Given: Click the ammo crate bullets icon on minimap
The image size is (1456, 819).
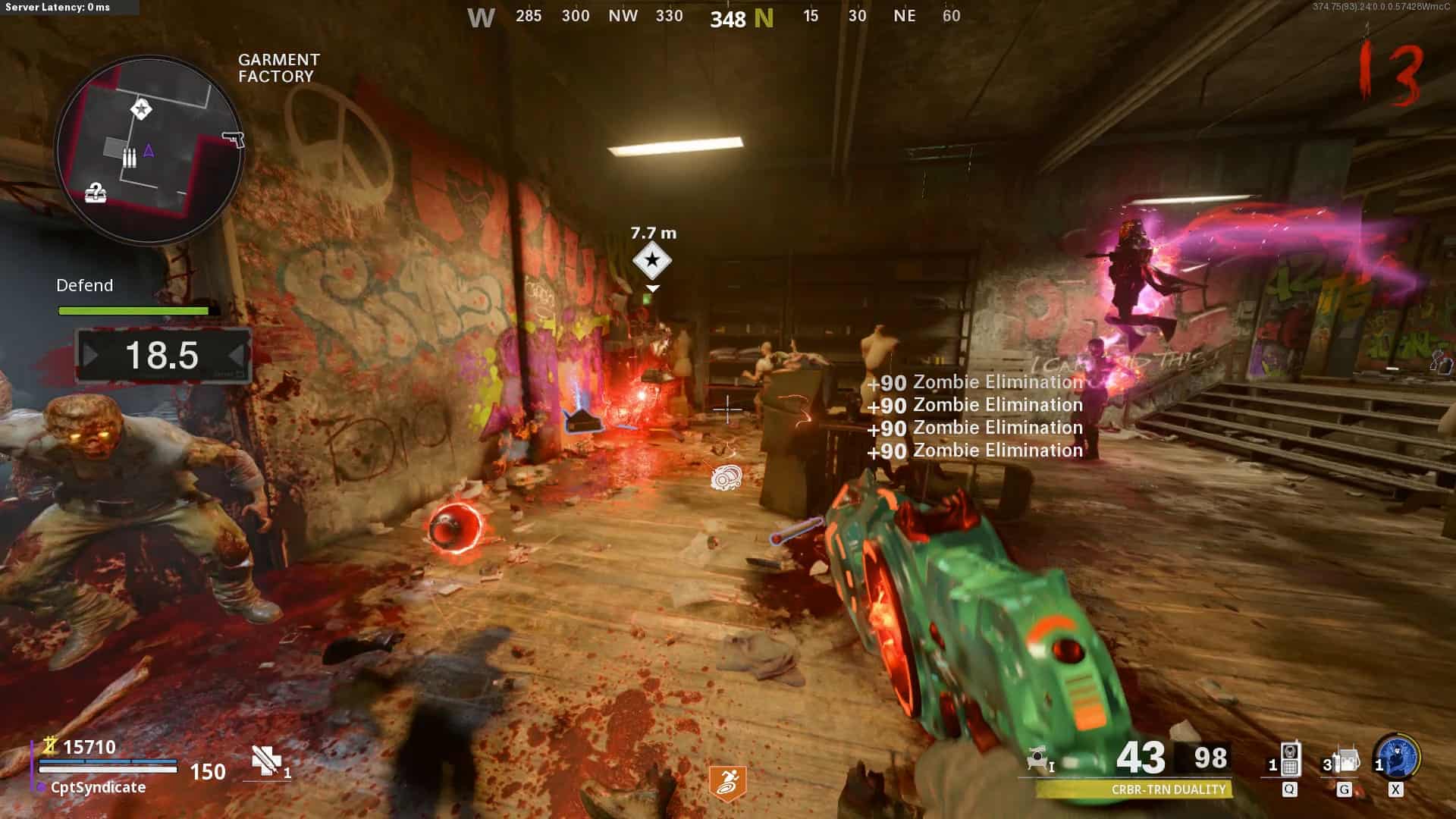Looking at the screenshot, I should click(130, 158).
